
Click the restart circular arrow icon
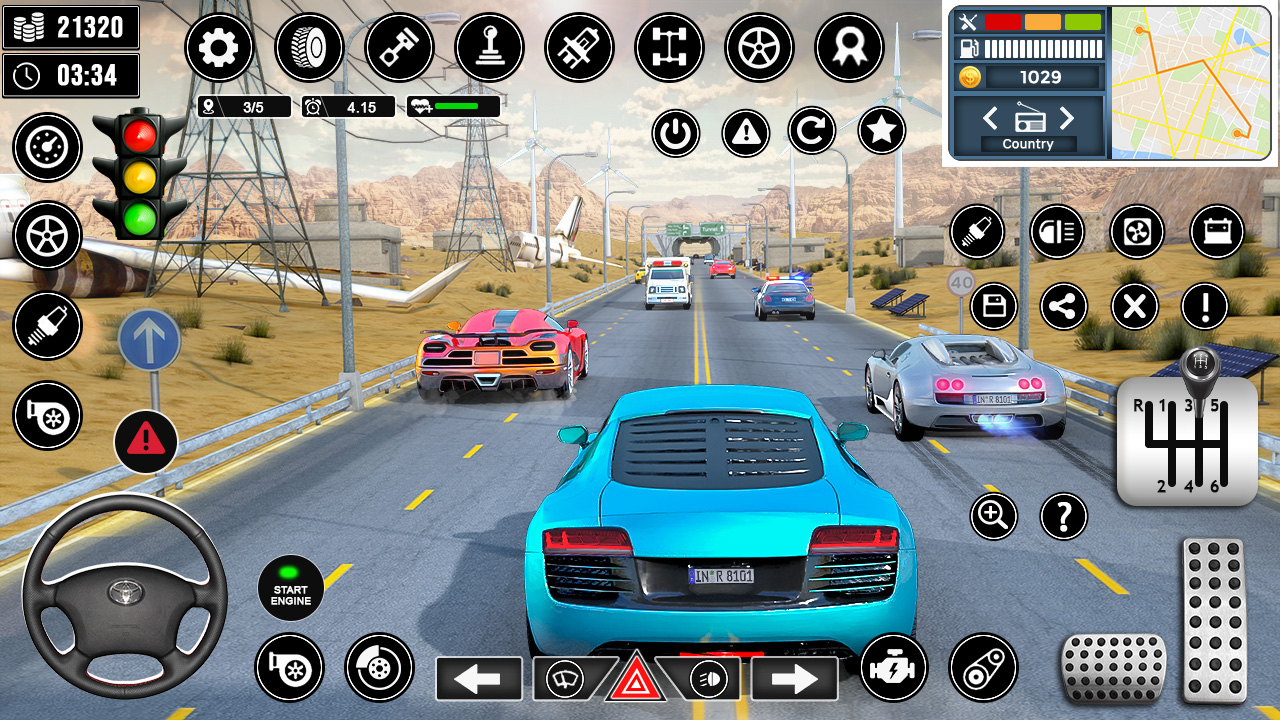[x=812, y=131]
